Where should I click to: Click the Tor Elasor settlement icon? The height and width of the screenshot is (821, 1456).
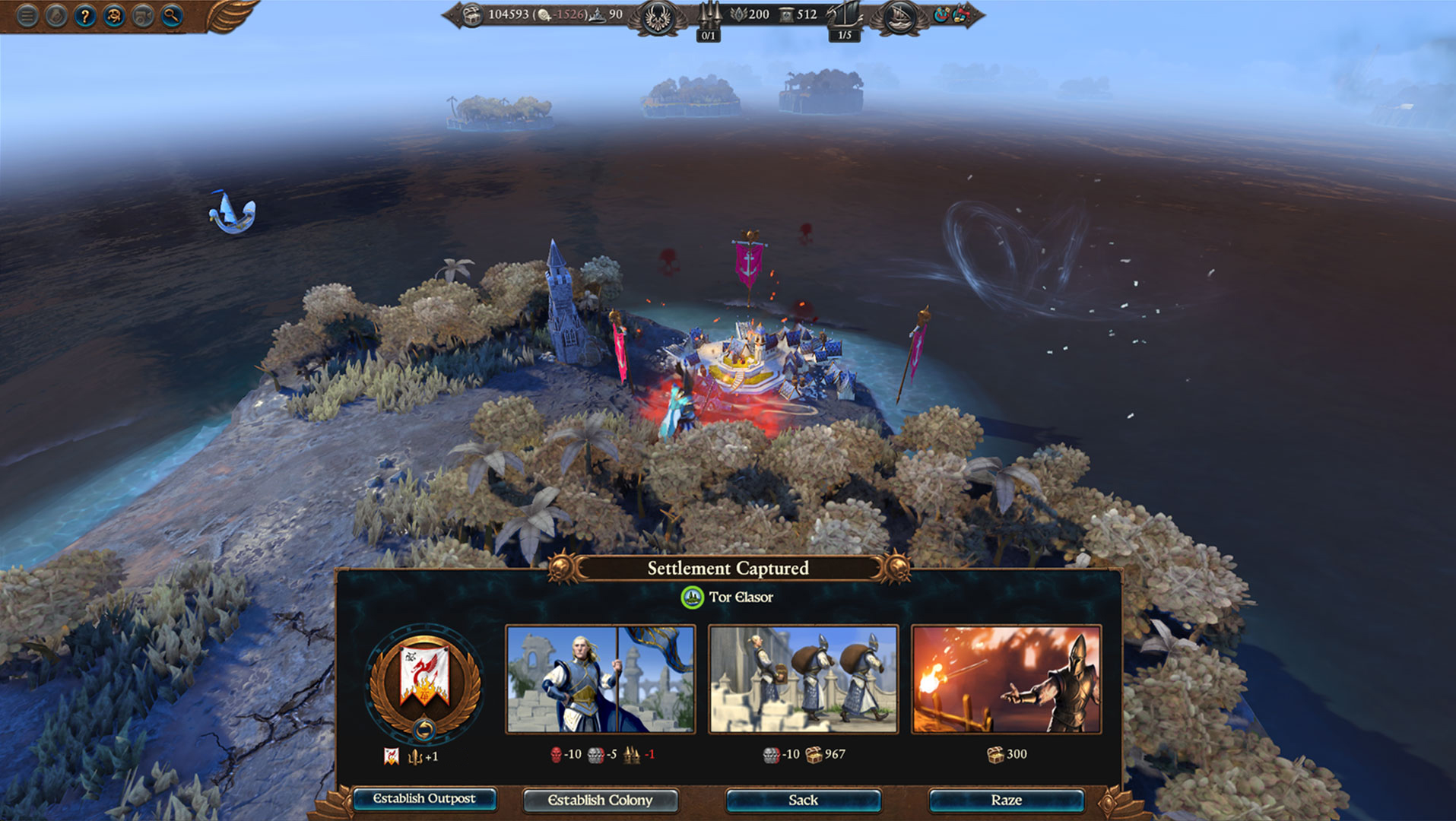tap(692, 598)
